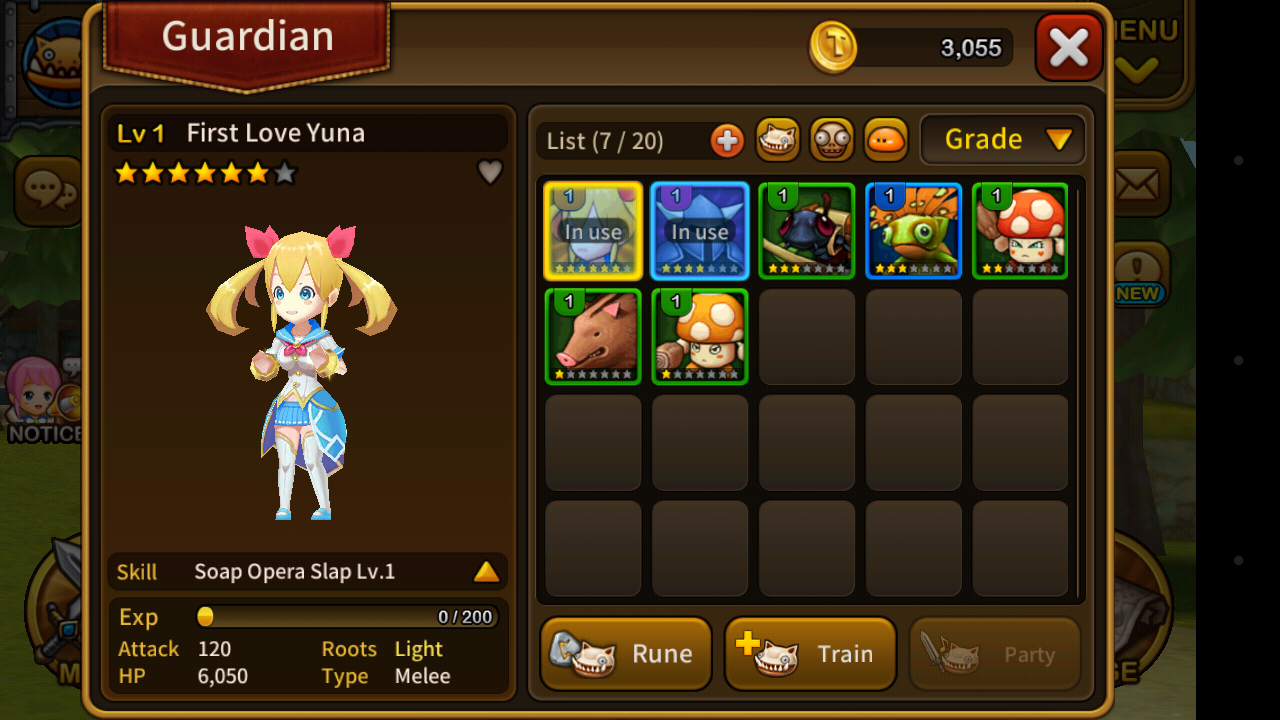This screenshot has height=720, width=1280.
Task: Select the blue armored guardian card
Action: (x=700, y=231)
